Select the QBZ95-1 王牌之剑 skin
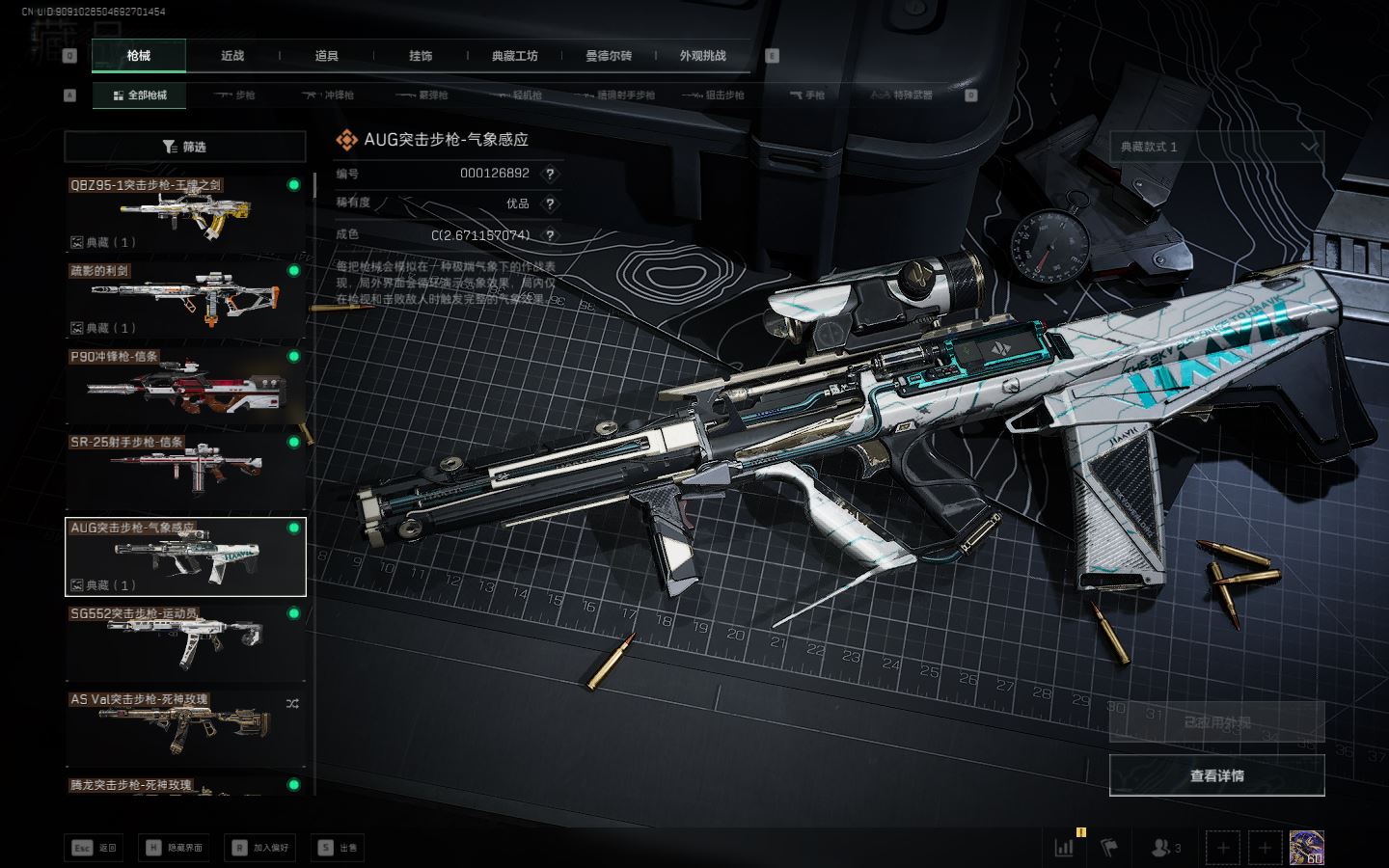 coord(185,213)
